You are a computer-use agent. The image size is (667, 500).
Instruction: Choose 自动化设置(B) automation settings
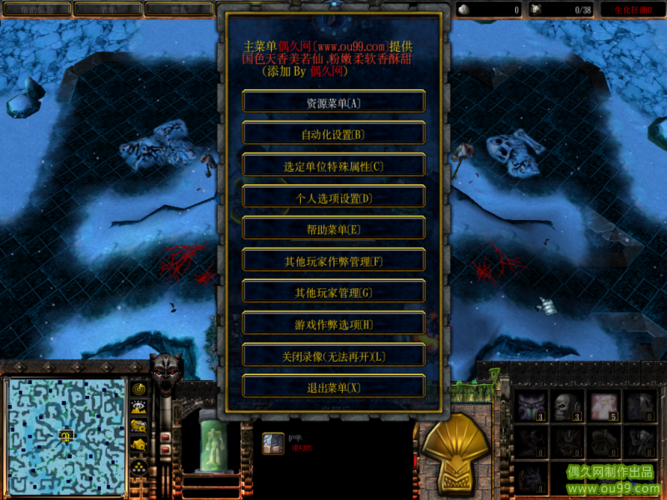[x=333, y=134]
